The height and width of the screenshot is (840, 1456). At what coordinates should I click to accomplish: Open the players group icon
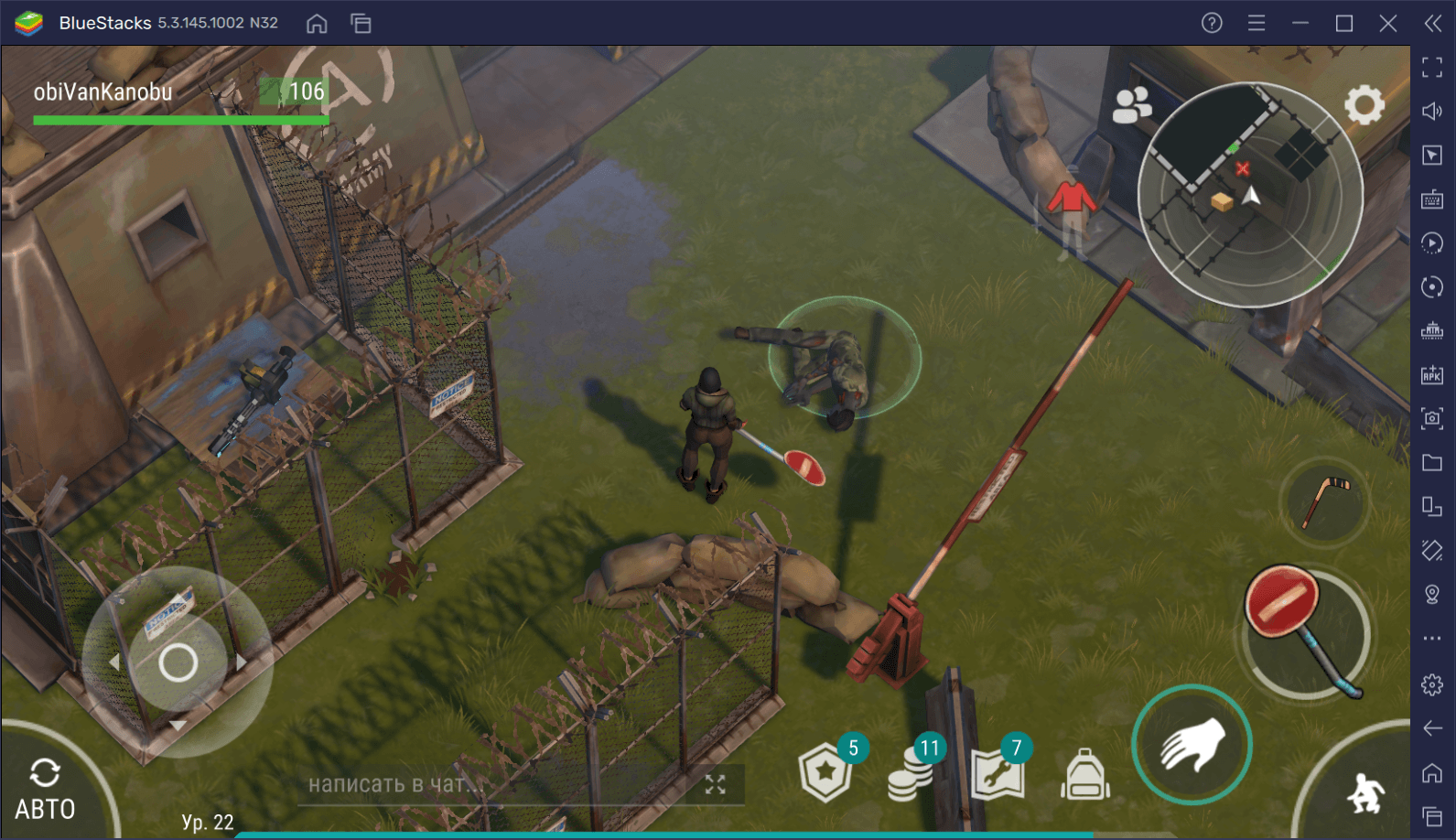point(1131,105)
